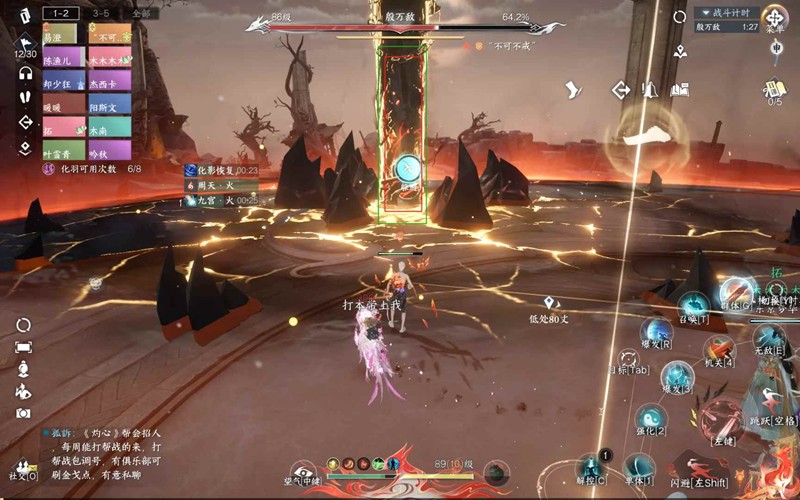Image resolution: width=800 pixels, height=500 pixels.
Task: Select team member 叶雷青
Action: pyautogui.click(x=63, y=153)
